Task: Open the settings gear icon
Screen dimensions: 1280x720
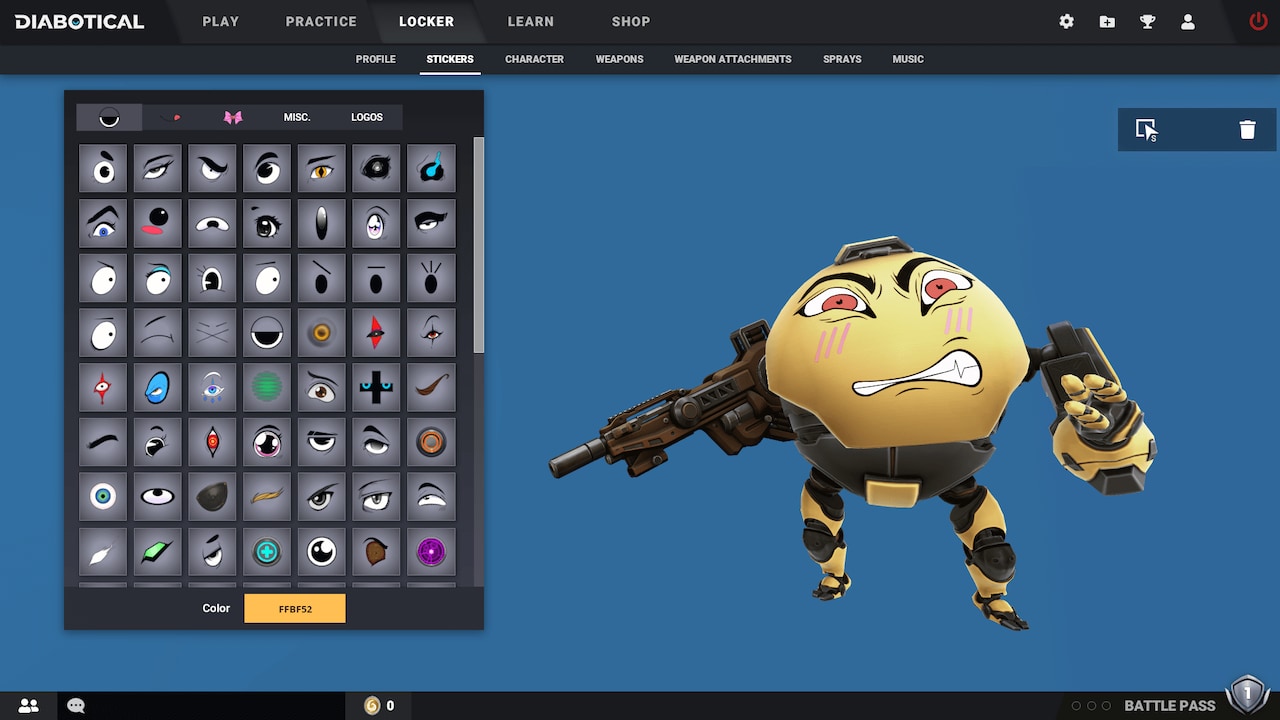Action: pyautogui.click(x=1066, y=21)
